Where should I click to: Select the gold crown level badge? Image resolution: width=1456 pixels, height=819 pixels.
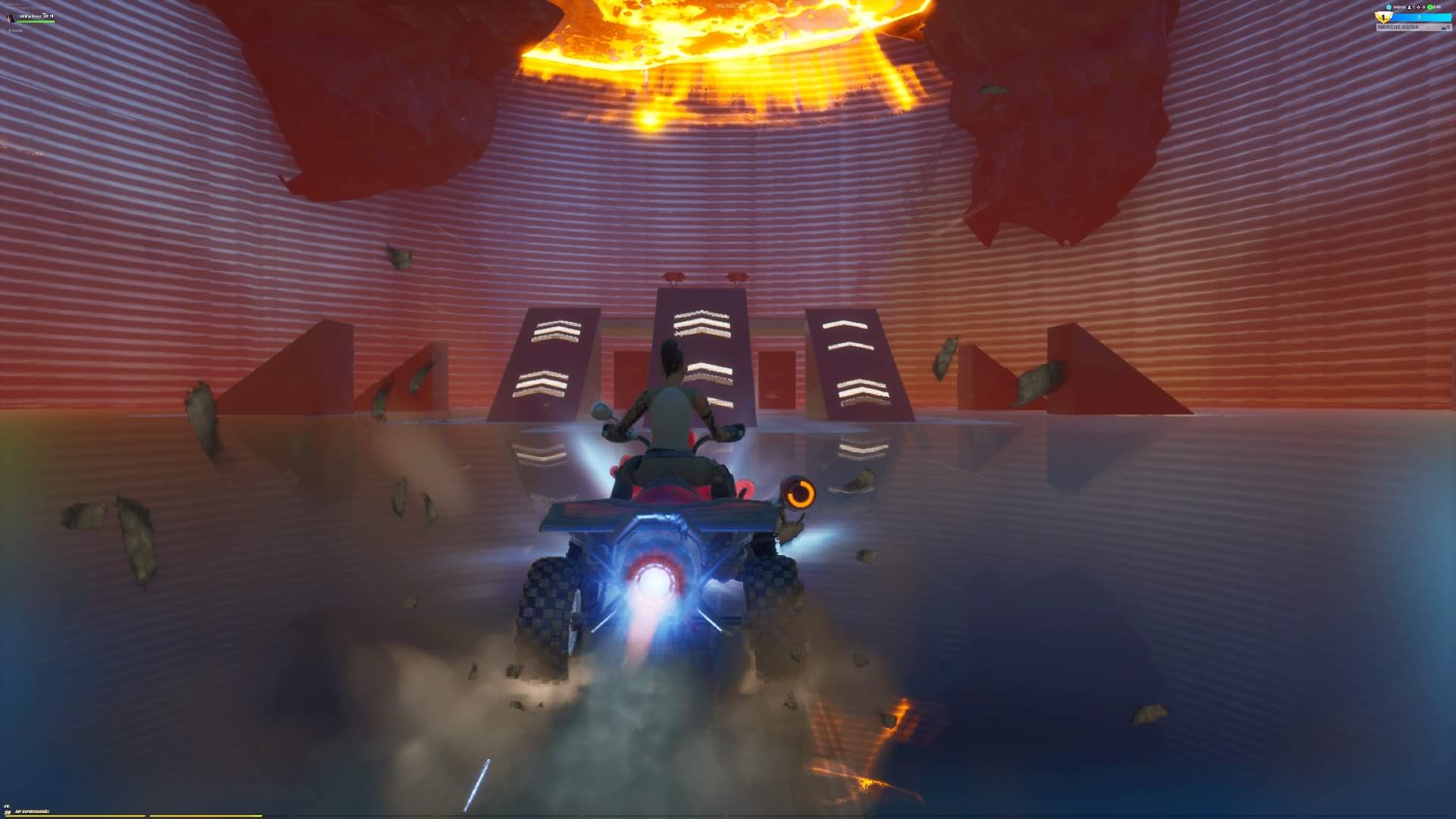1382,16
